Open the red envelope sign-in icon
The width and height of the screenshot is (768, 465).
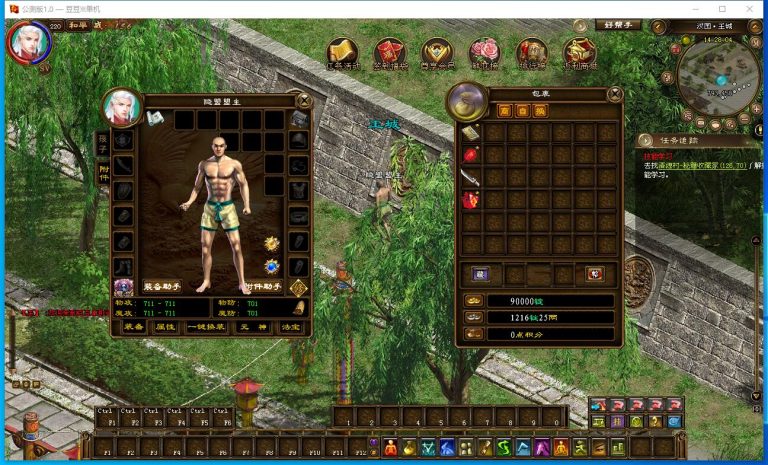389,52
